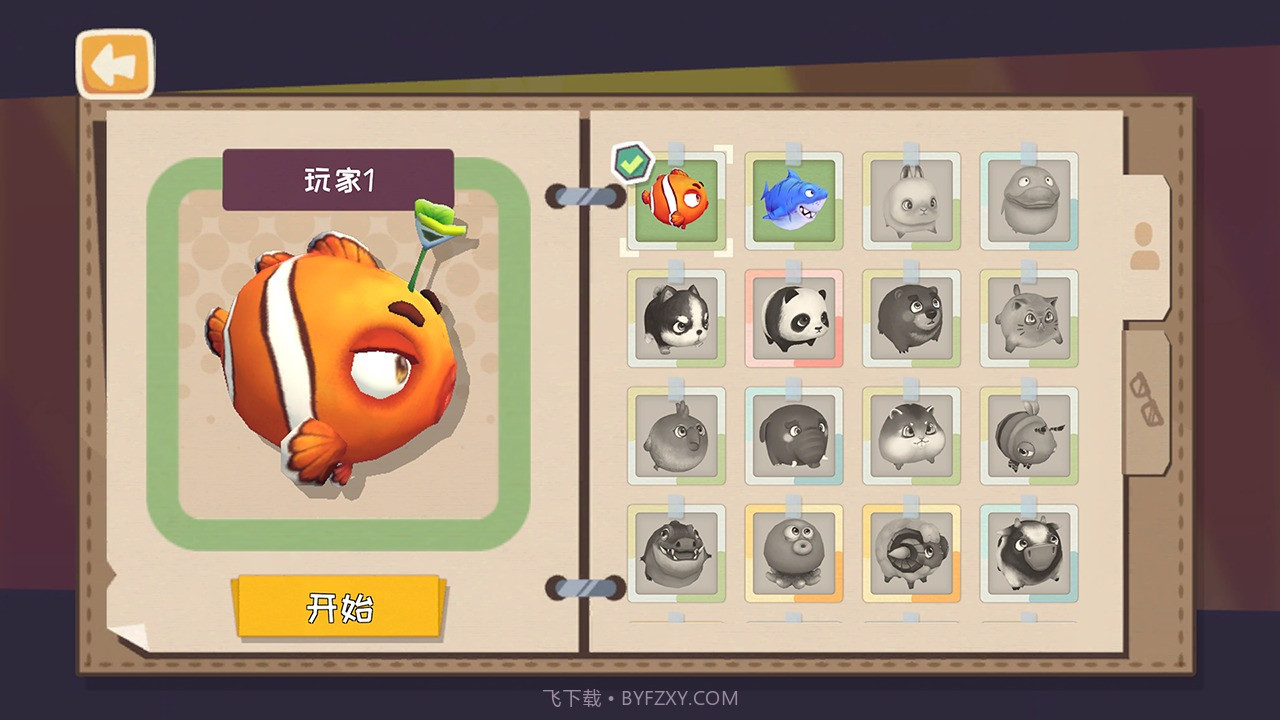Select the platypus character icon
1280x720 pixels.
pos(1028,199)
